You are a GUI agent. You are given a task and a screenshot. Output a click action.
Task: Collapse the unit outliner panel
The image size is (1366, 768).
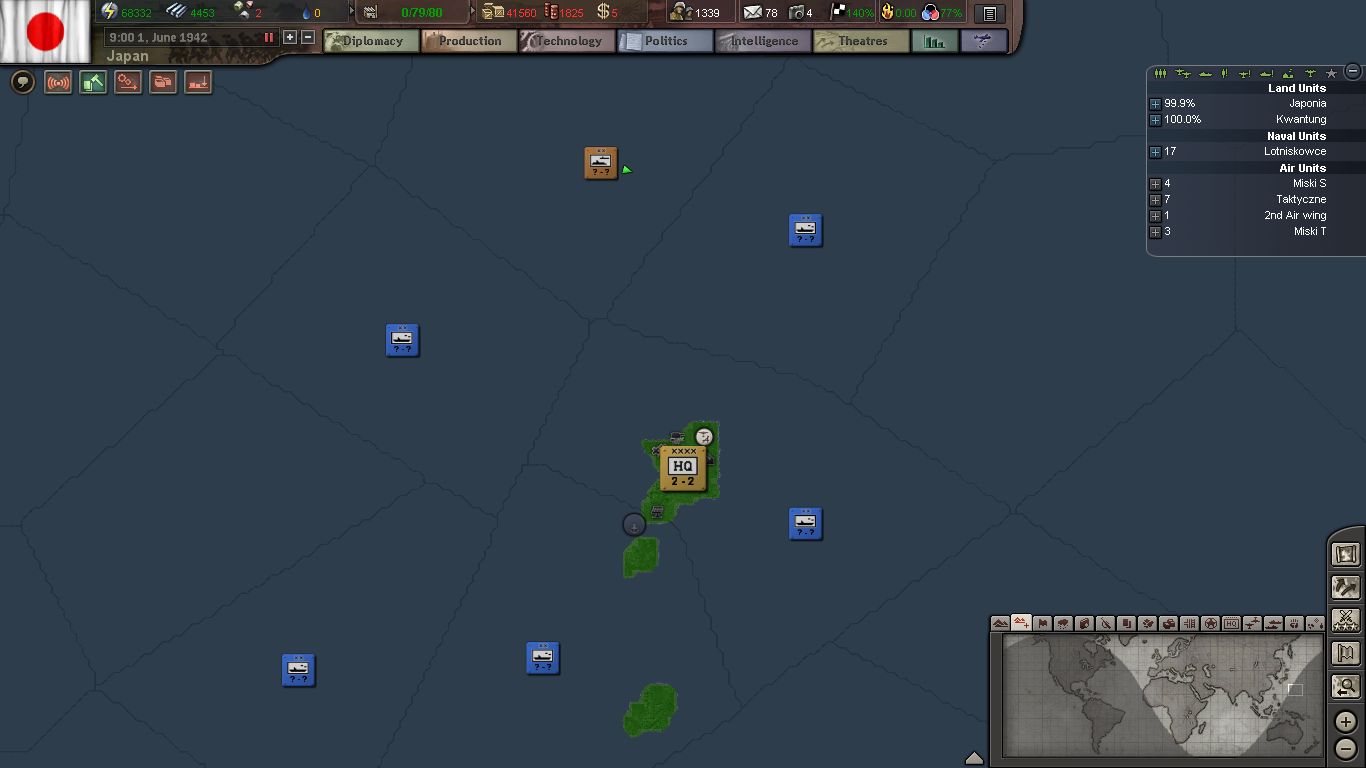point(1353,71)
